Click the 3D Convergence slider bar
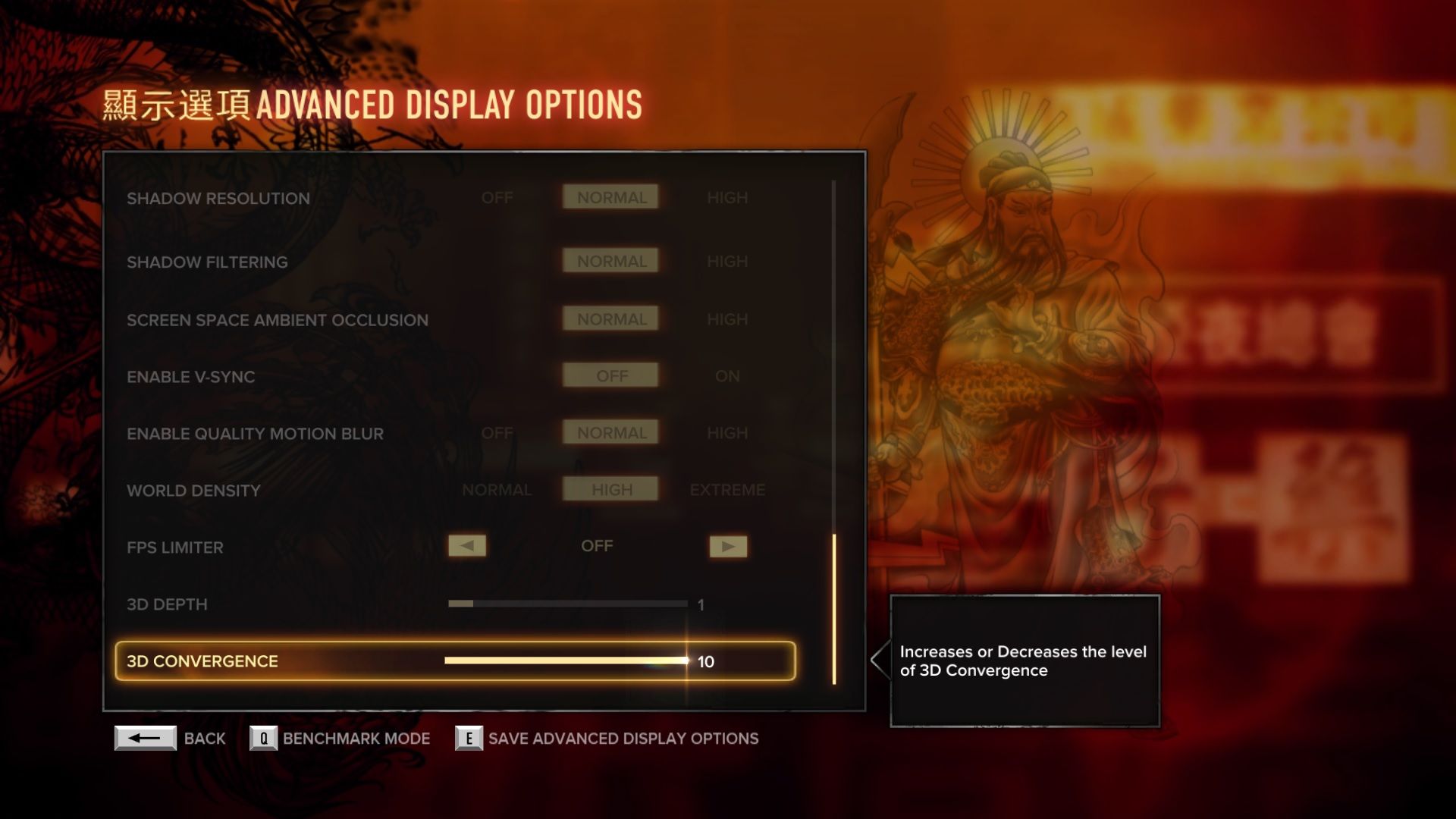 point(566,661)
